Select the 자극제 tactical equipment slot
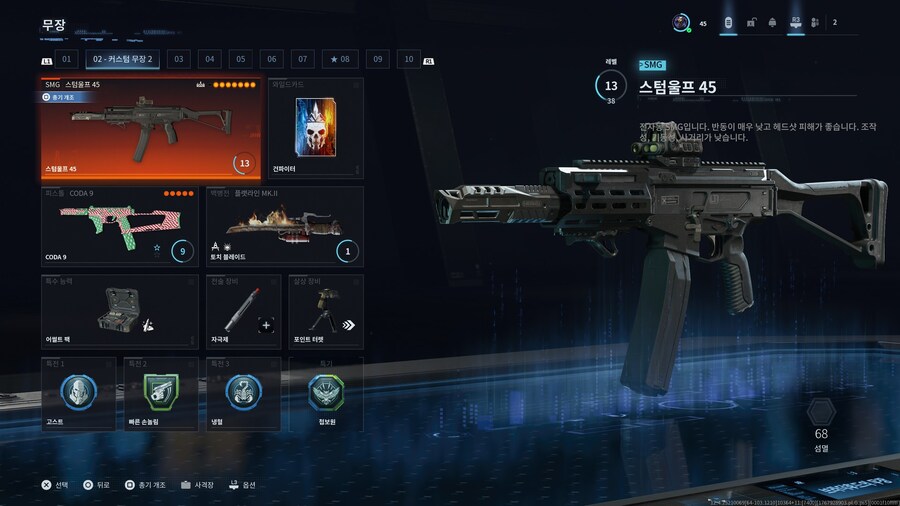This screenshot has width=900, height=506. [242, 312]
